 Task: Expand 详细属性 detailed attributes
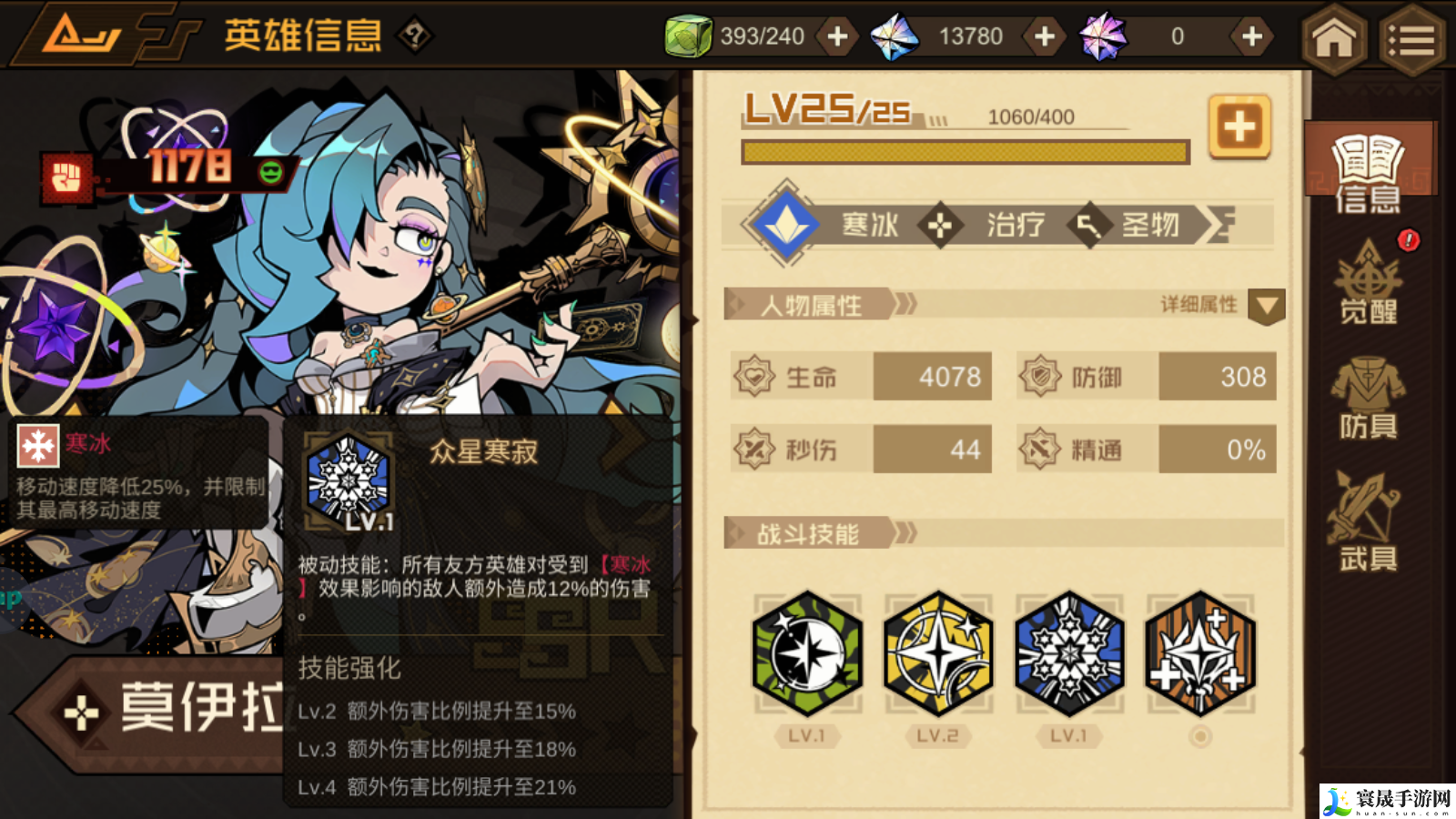tap(1266, 306)
